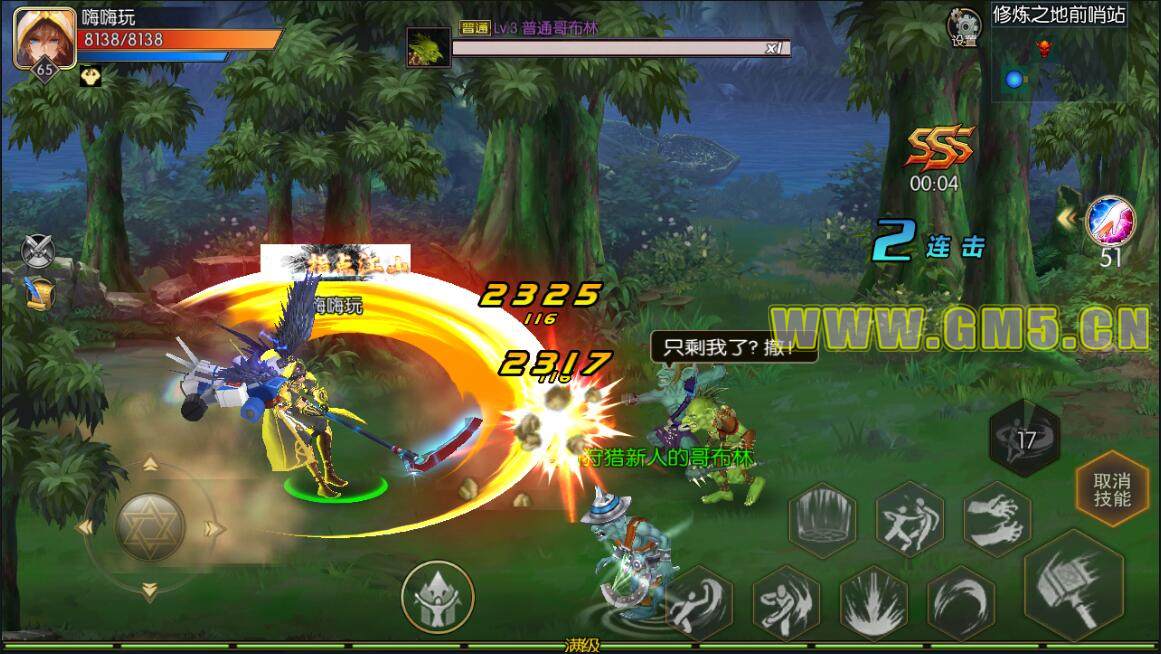Use the glowing orb item with 51 count
The width and height of the screenshot is (1161, 654).
tap(1110, 221)
